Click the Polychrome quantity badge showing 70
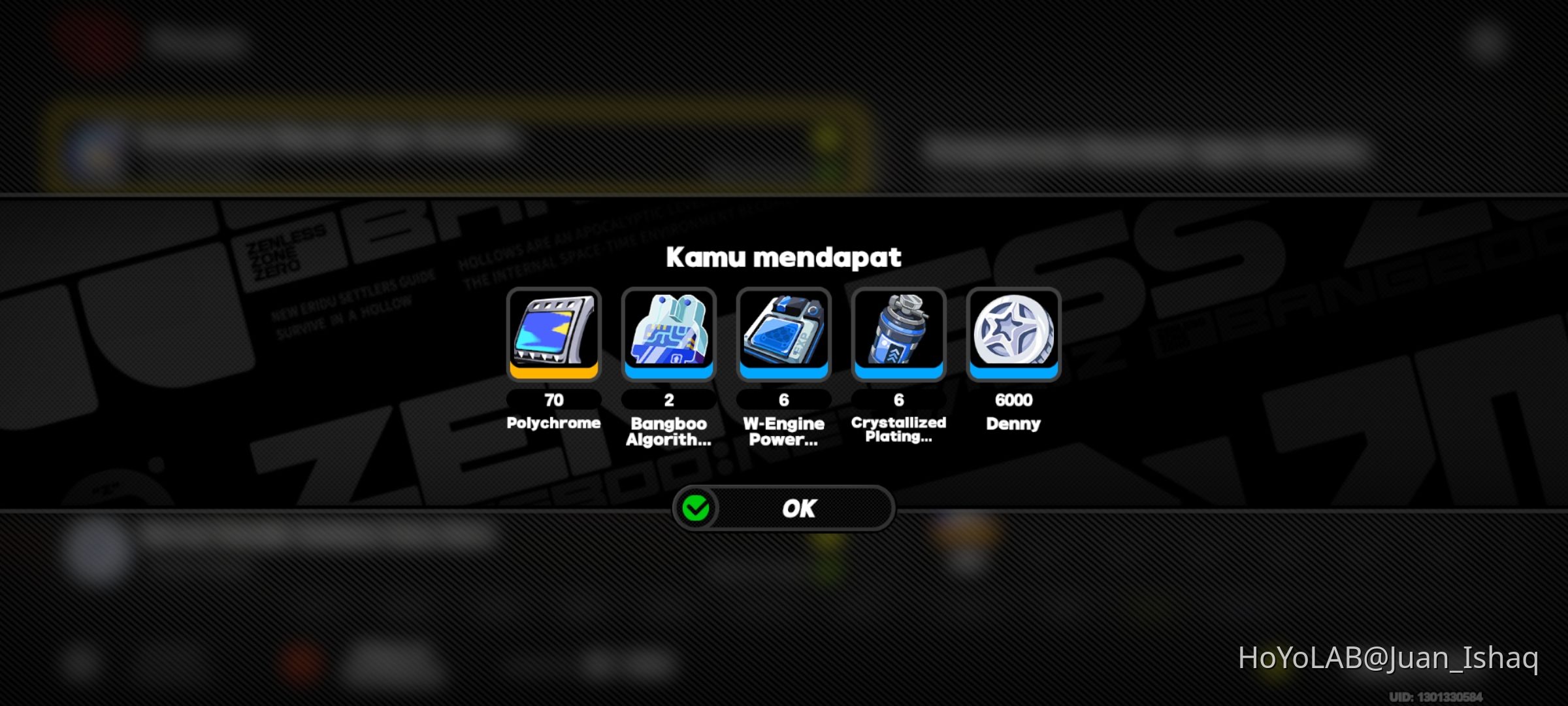This screenshot has width=1568, height=706. tap(553, 400)
